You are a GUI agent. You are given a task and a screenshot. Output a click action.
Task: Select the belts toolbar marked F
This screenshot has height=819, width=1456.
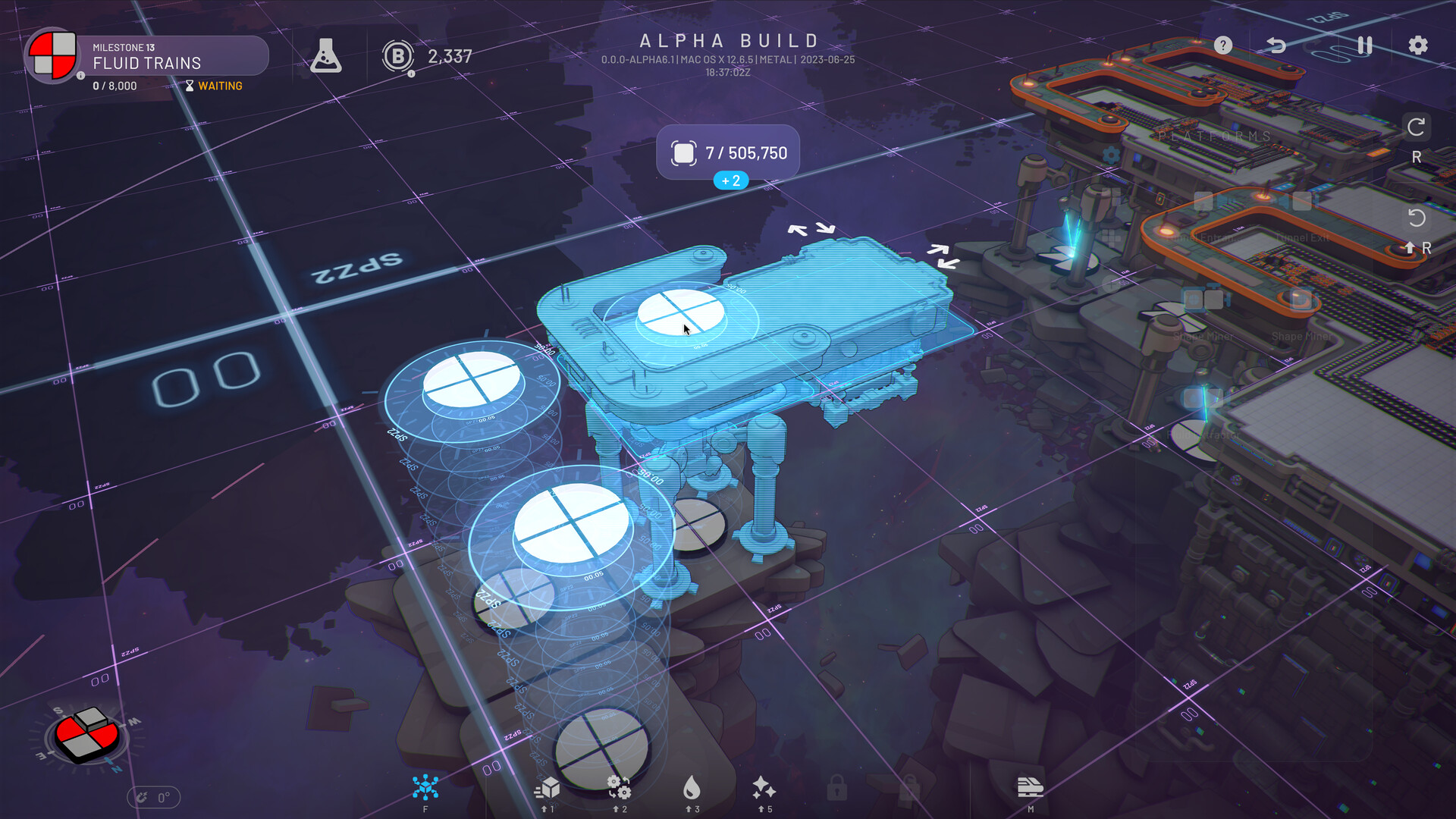pos(425,787)
